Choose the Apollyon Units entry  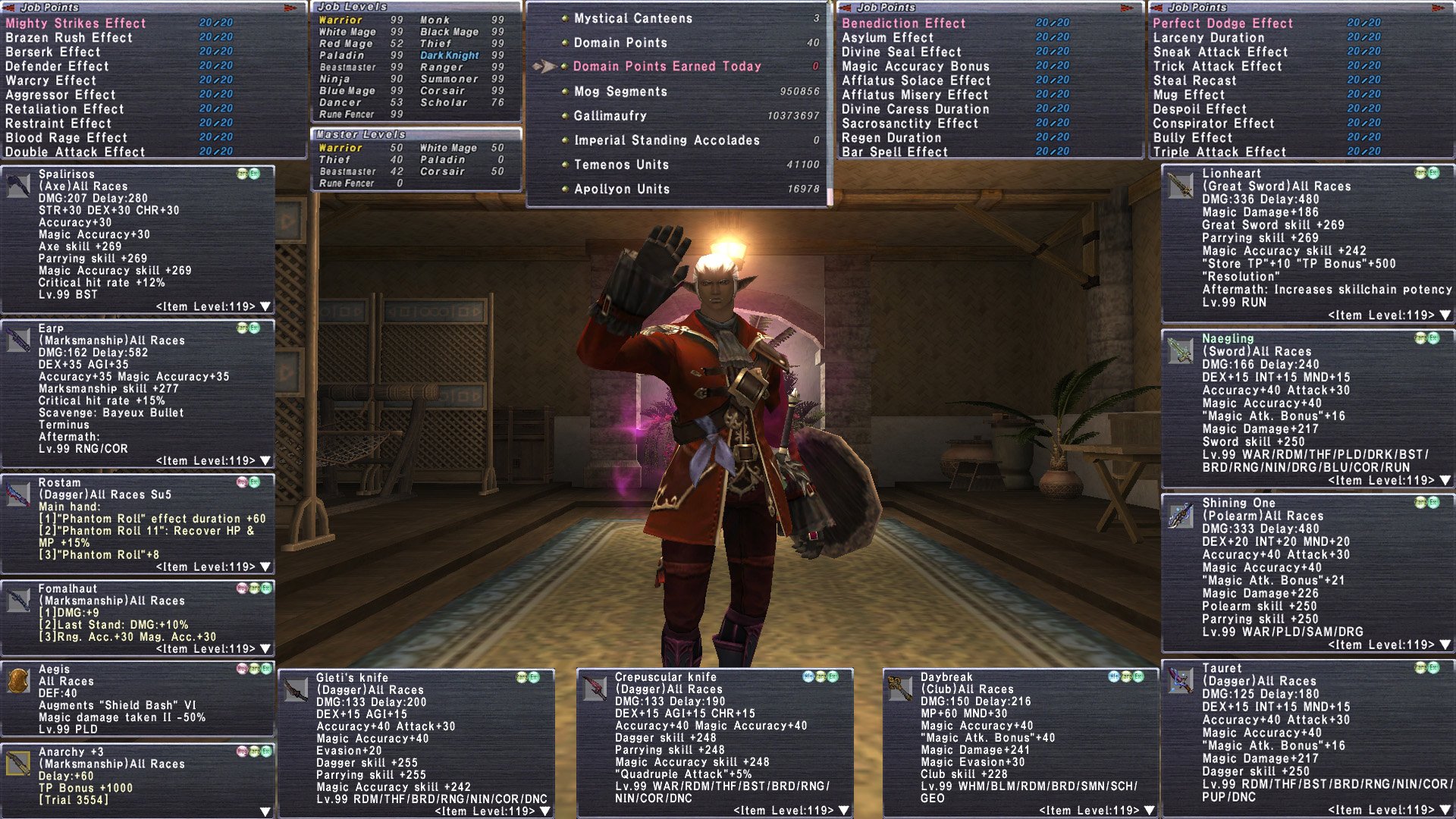pos(621,189)
